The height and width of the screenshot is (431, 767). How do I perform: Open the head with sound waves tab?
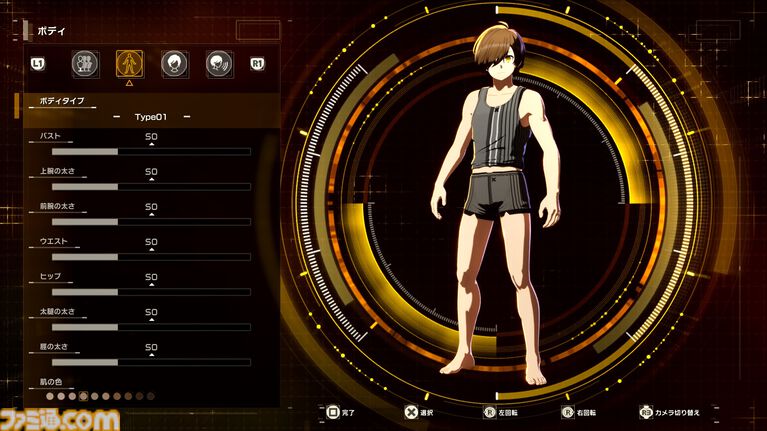click(x=218, y=64)
